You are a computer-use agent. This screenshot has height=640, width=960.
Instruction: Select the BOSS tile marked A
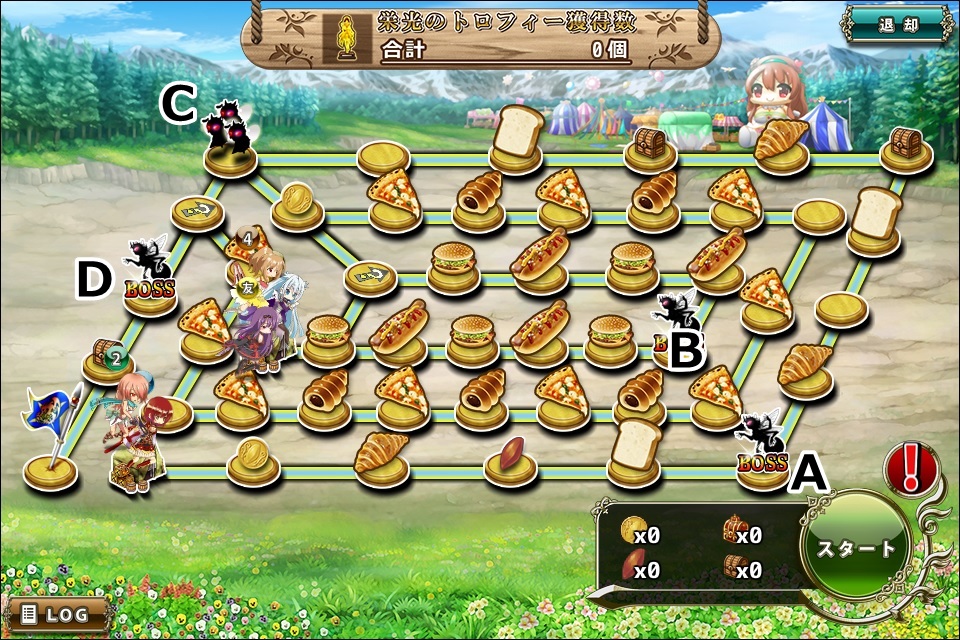tap(764, 461)
